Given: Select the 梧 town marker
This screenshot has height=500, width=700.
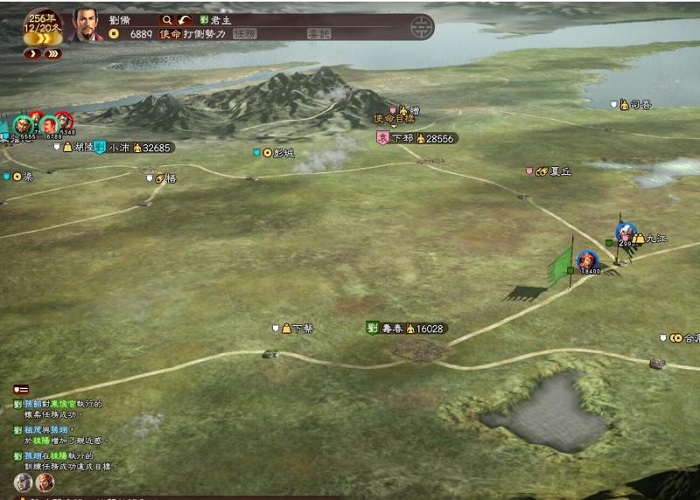Looking at the screenshot, I should point(170,178).
